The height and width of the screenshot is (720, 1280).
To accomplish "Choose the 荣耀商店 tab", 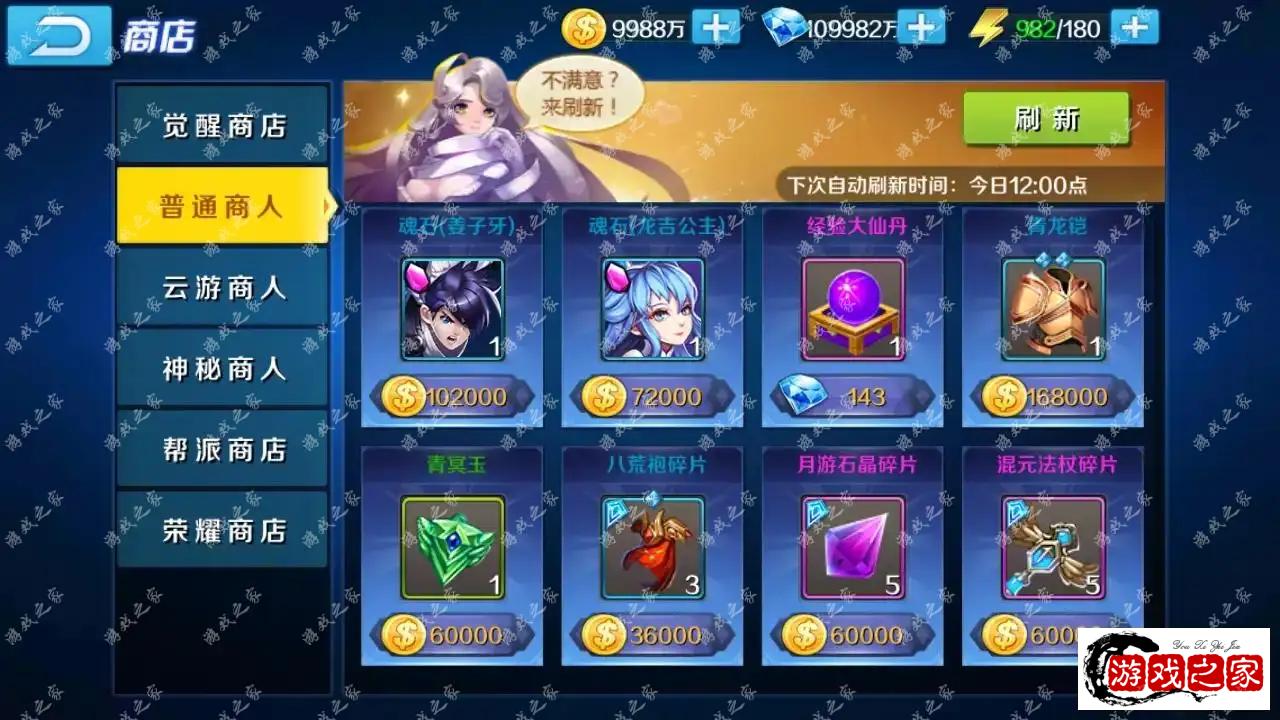I will [x=223, y=530].
